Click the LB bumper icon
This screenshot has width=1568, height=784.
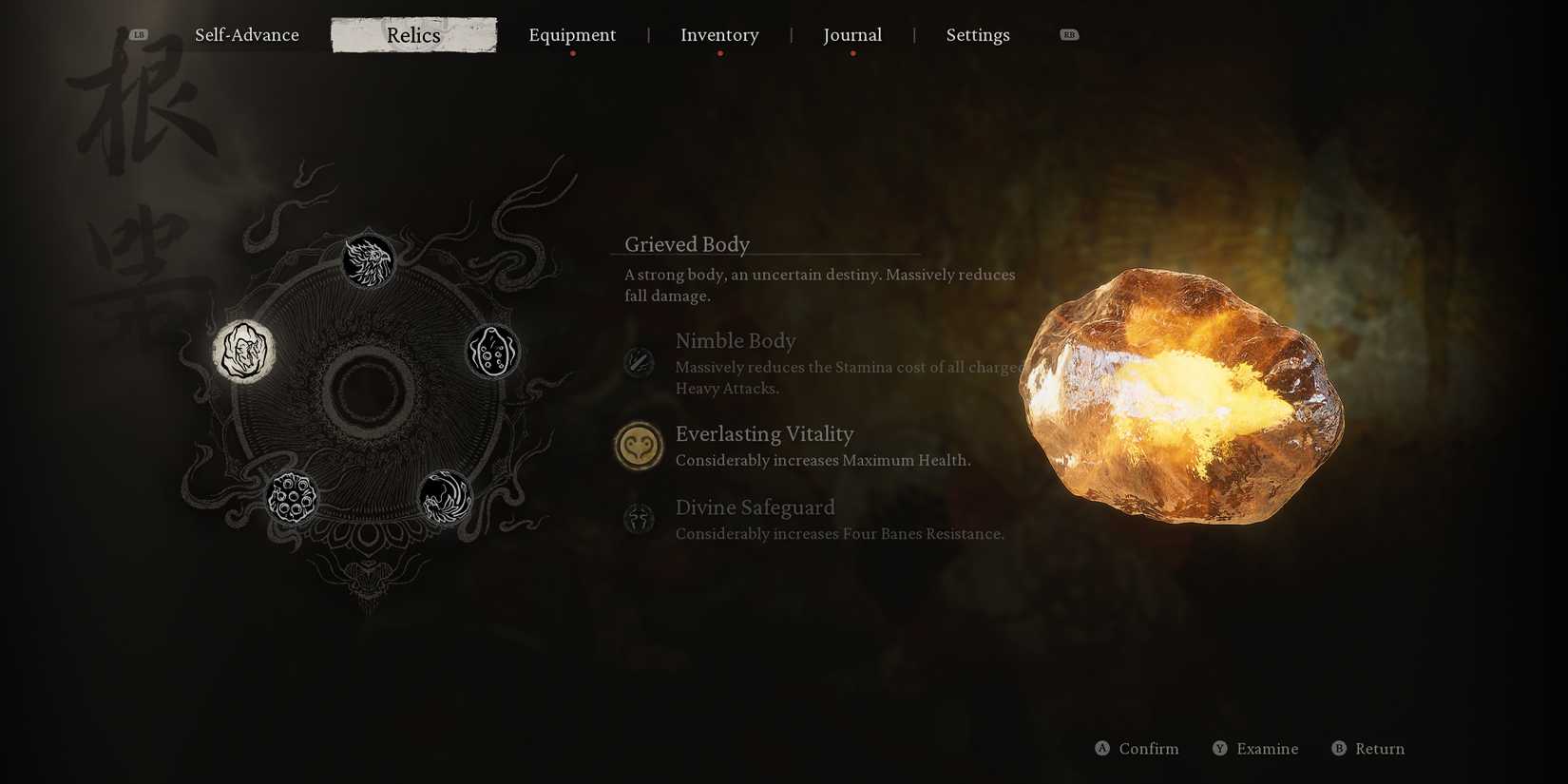pos(139,32)
